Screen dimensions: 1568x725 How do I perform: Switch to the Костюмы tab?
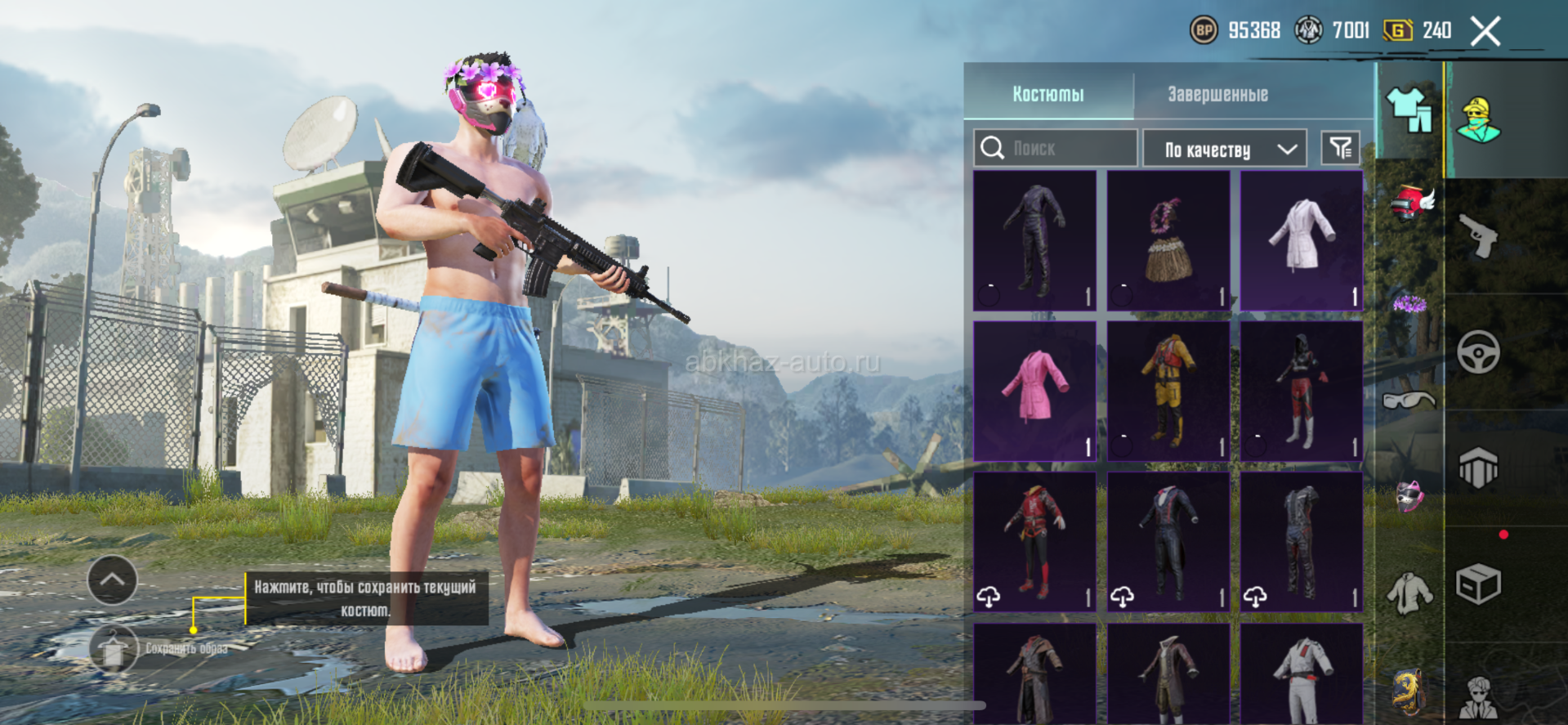(1048, 94)
